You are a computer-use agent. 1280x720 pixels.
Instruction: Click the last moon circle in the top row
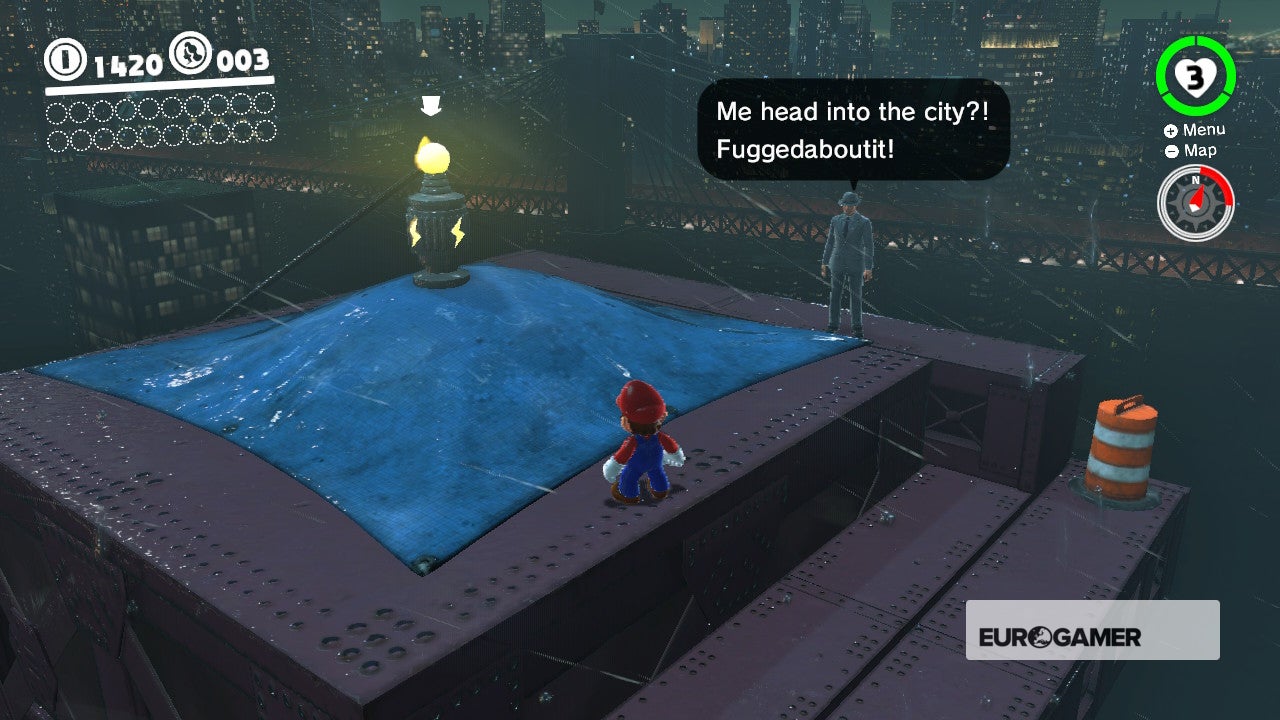265,105
